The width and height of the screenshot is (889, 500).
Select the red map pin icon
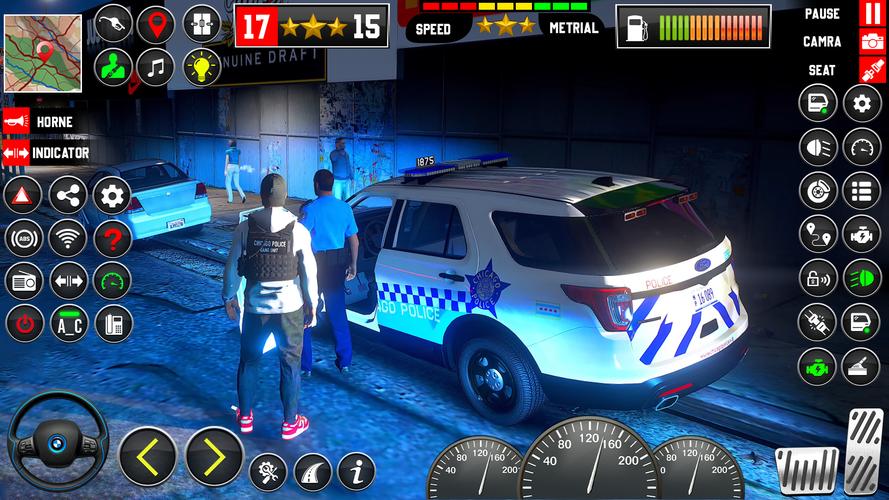pos(155,24)
